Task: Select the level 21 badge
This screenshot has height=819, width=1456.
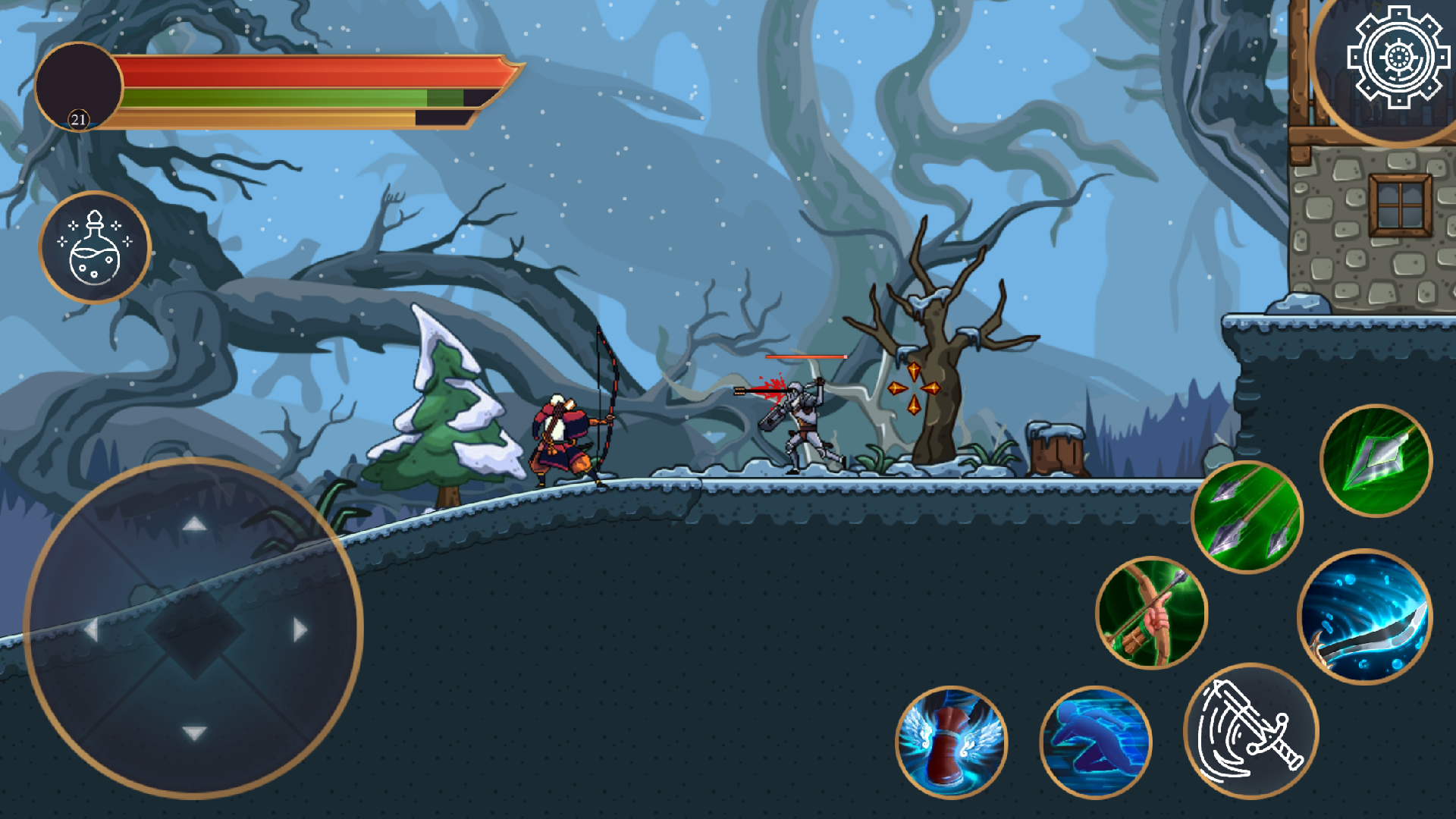Action: point(78,118)
